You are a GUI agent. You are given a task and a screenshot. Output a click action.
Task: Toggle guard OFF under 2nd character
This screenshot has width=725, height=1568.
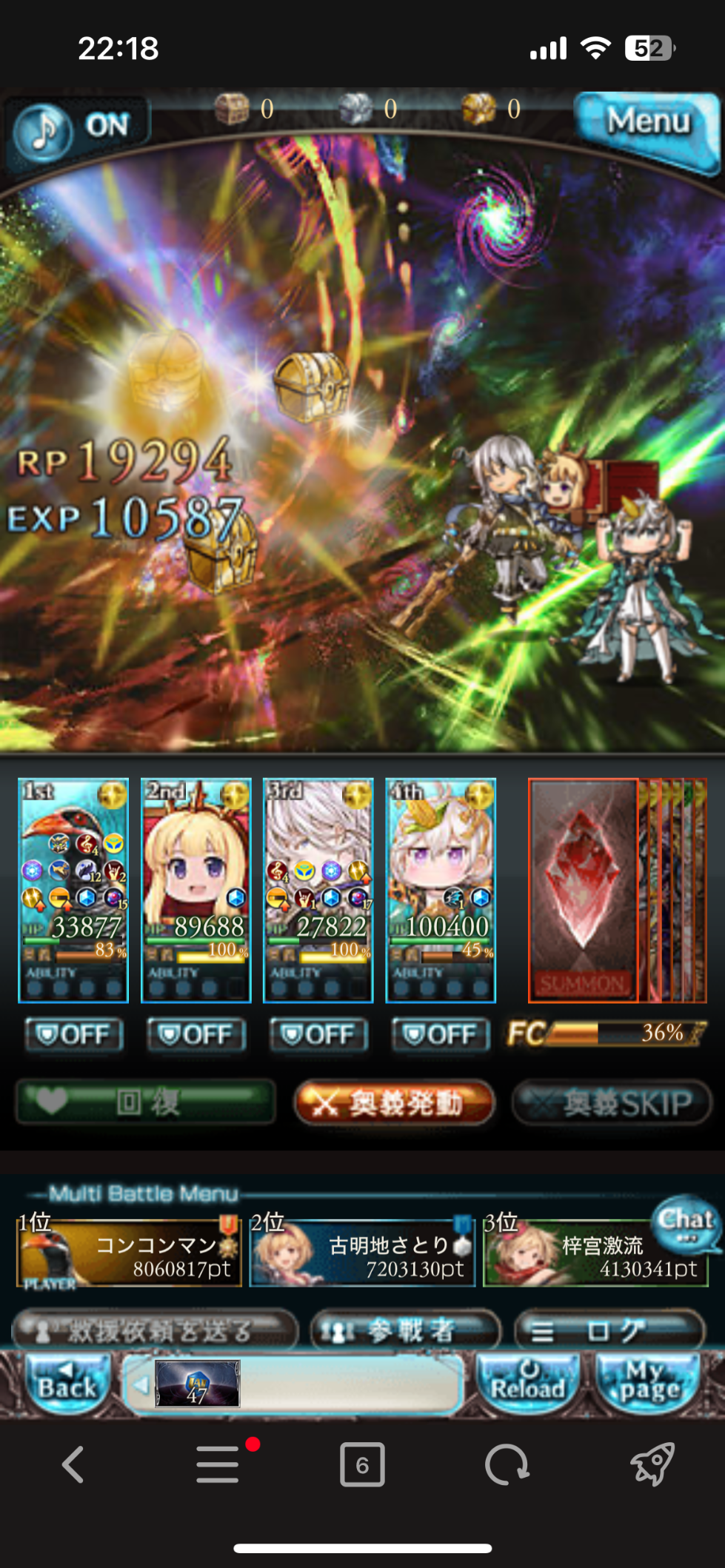(x=196, y=1034)
